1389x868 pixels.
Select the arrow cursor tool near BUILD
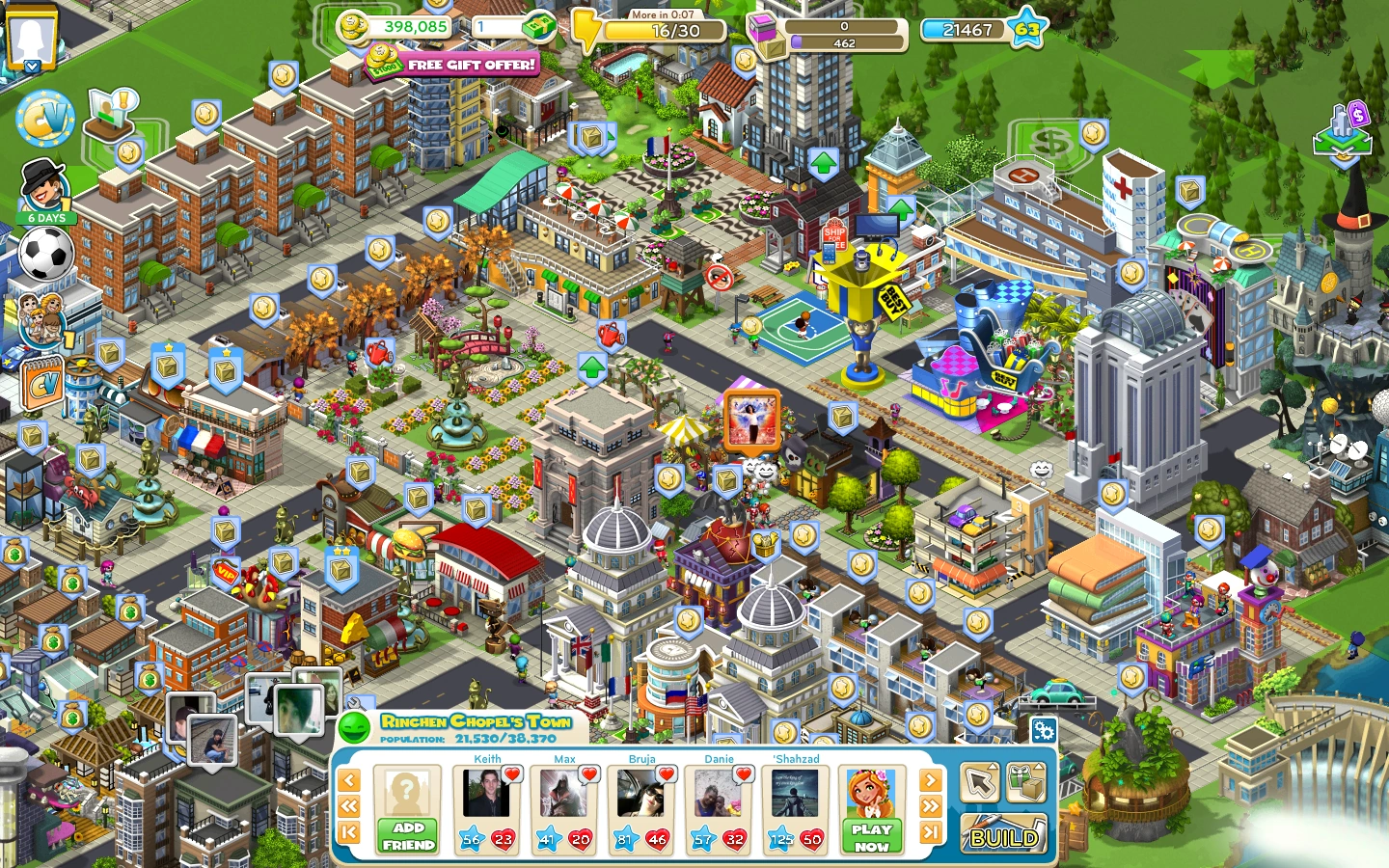[978, 785]
